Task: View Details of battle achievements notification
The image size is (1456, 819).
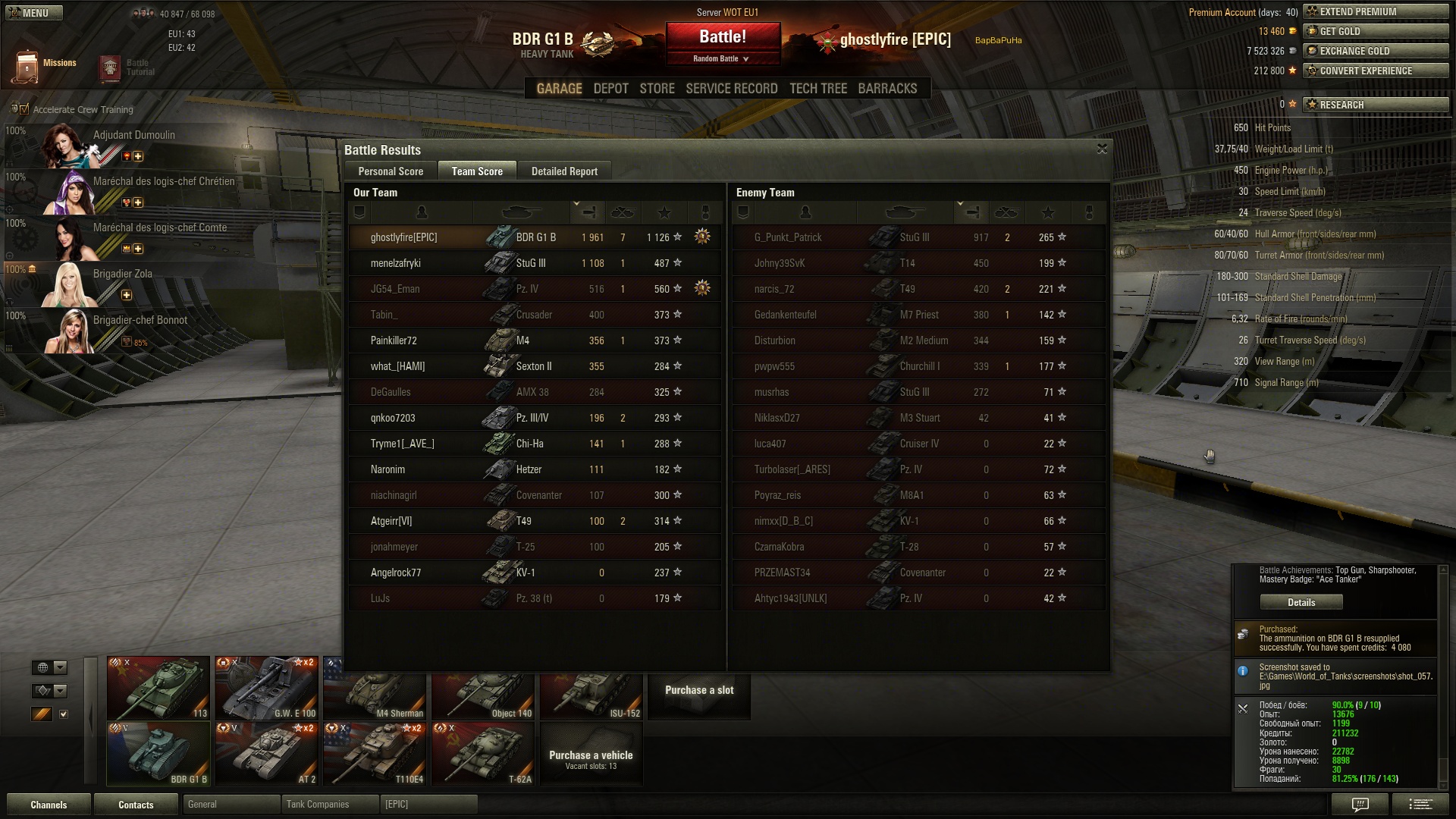Action: point(1301,602)
